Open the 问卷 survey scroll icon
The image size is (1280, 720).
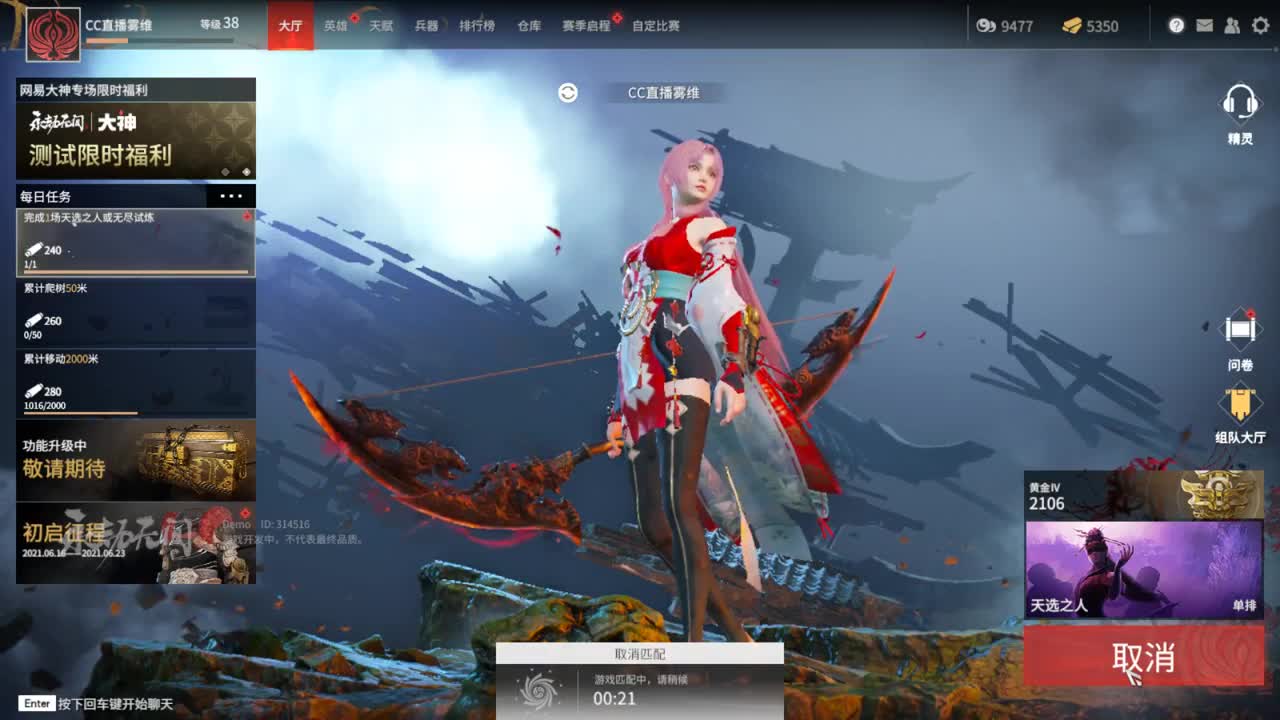point(1240,329)
